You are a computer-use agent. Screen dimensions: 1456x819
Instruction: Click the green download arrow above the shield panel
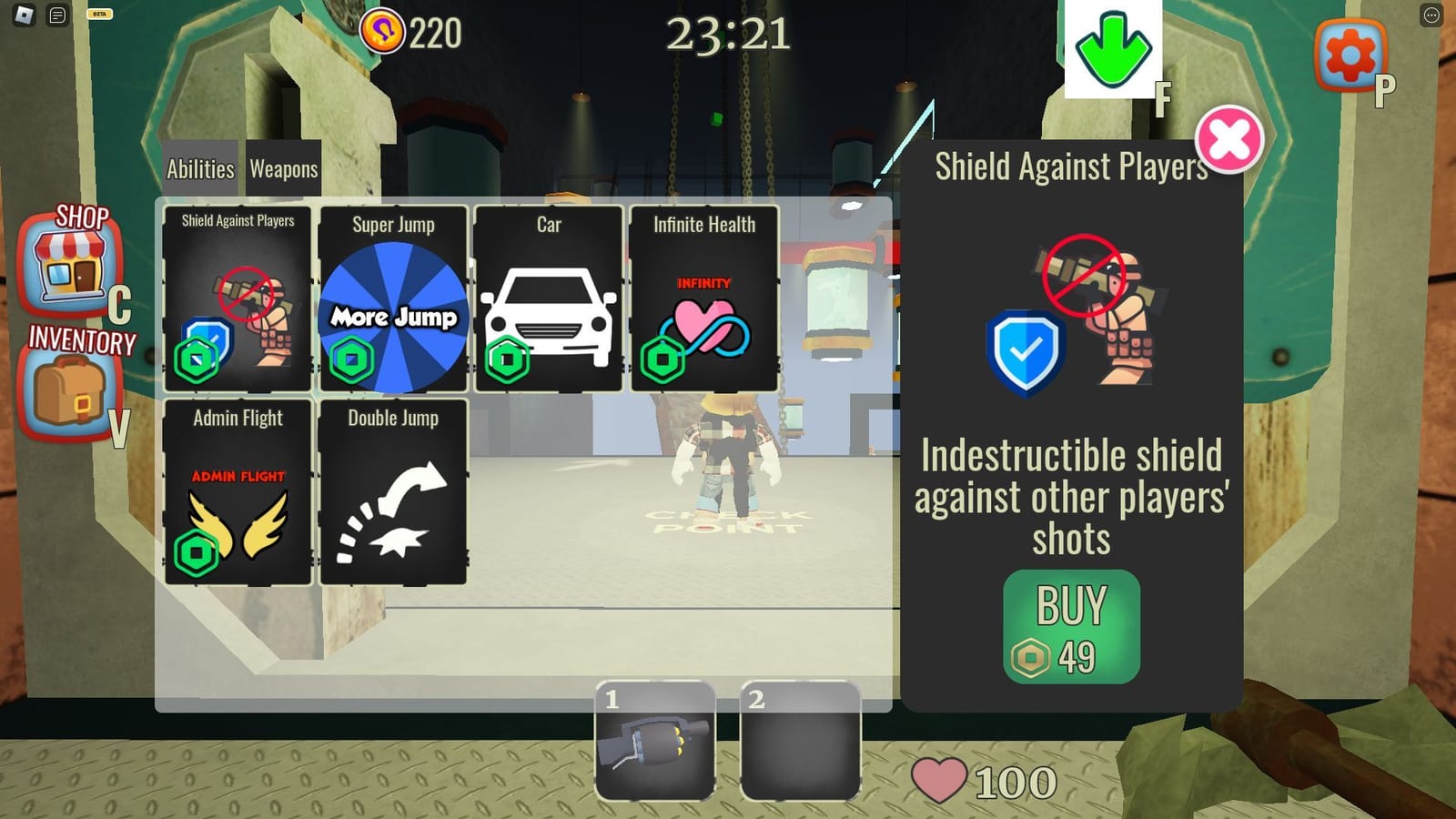(x=1112, y=50)
